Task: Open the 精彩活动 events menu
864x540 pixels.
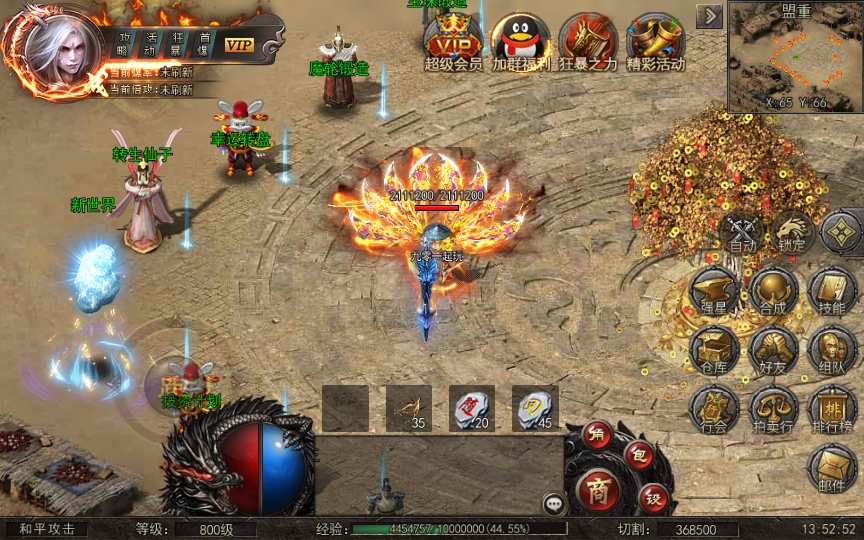Action: pos(655,40)
